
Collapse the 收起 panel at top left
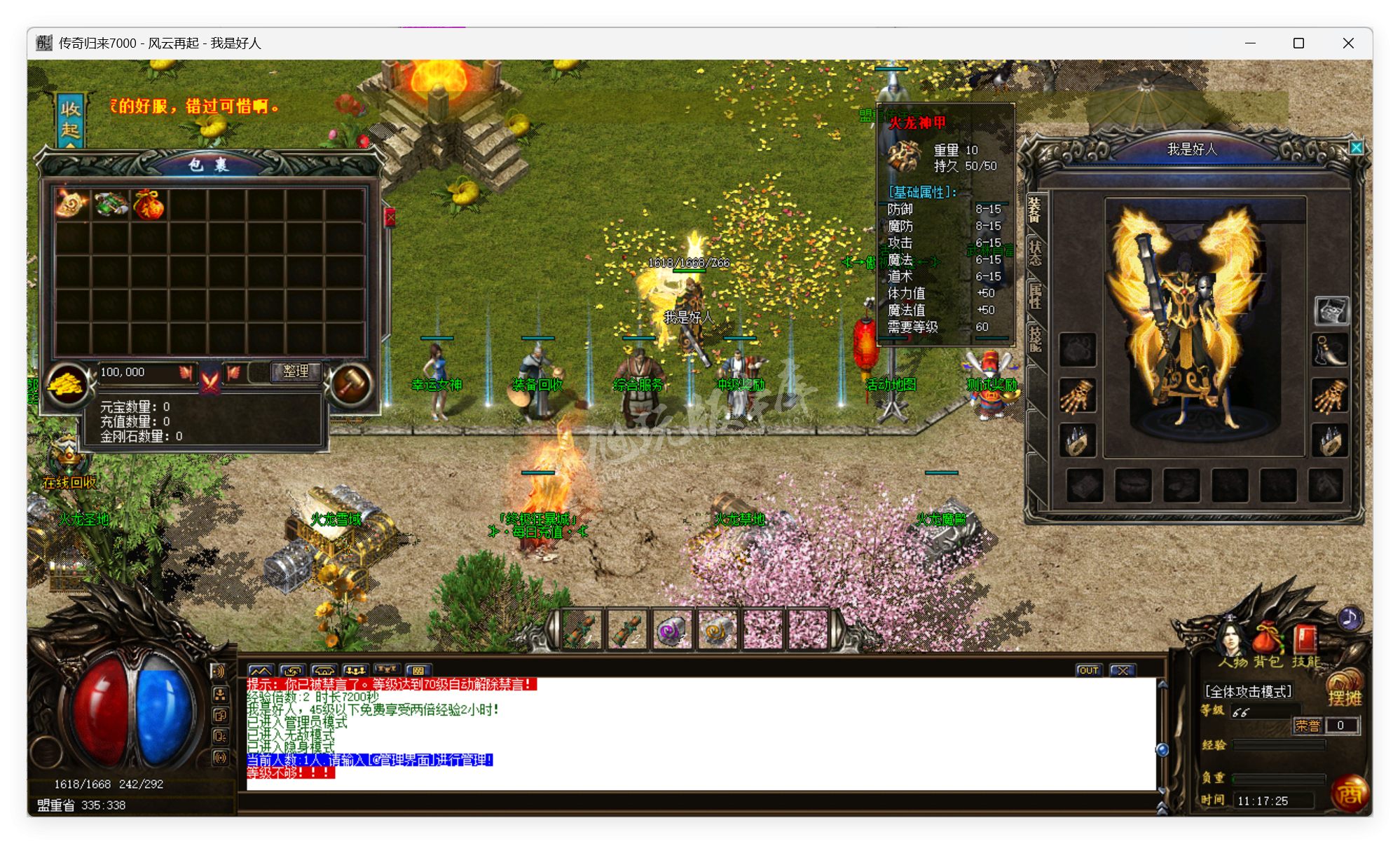71,119
